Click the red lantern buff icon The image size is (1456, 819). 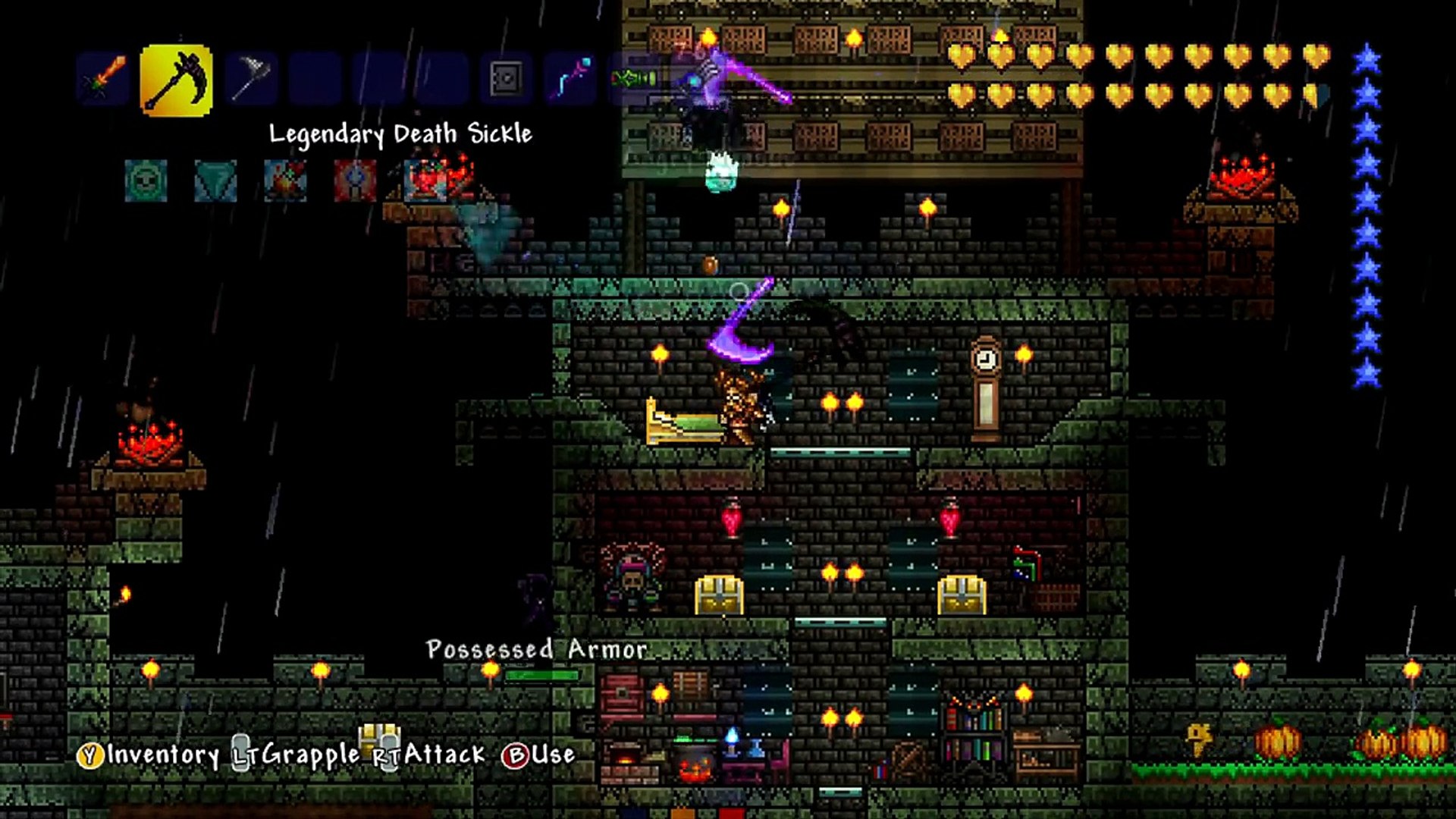(355, 181)
